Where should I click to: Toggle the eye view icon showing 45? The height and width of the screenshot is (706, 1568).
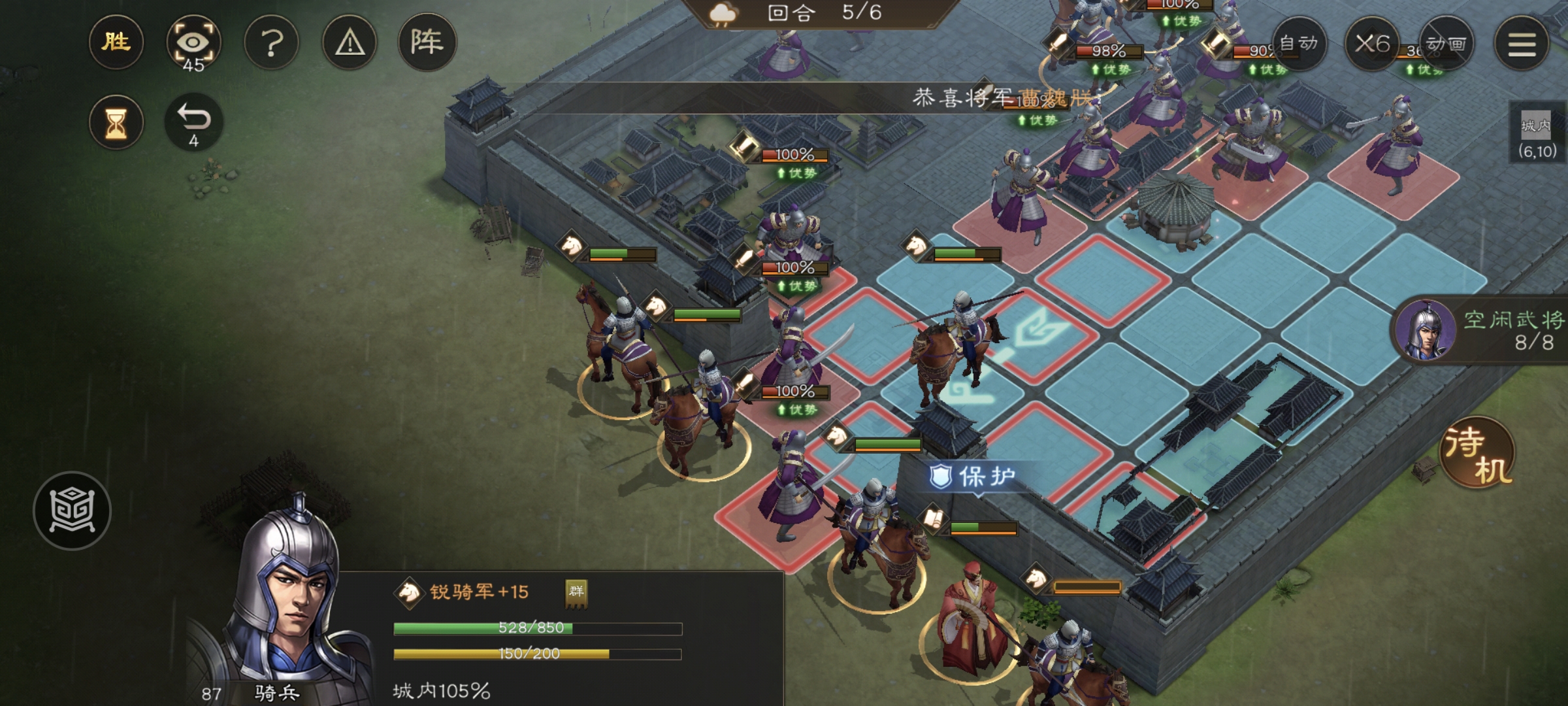[193, 43]
